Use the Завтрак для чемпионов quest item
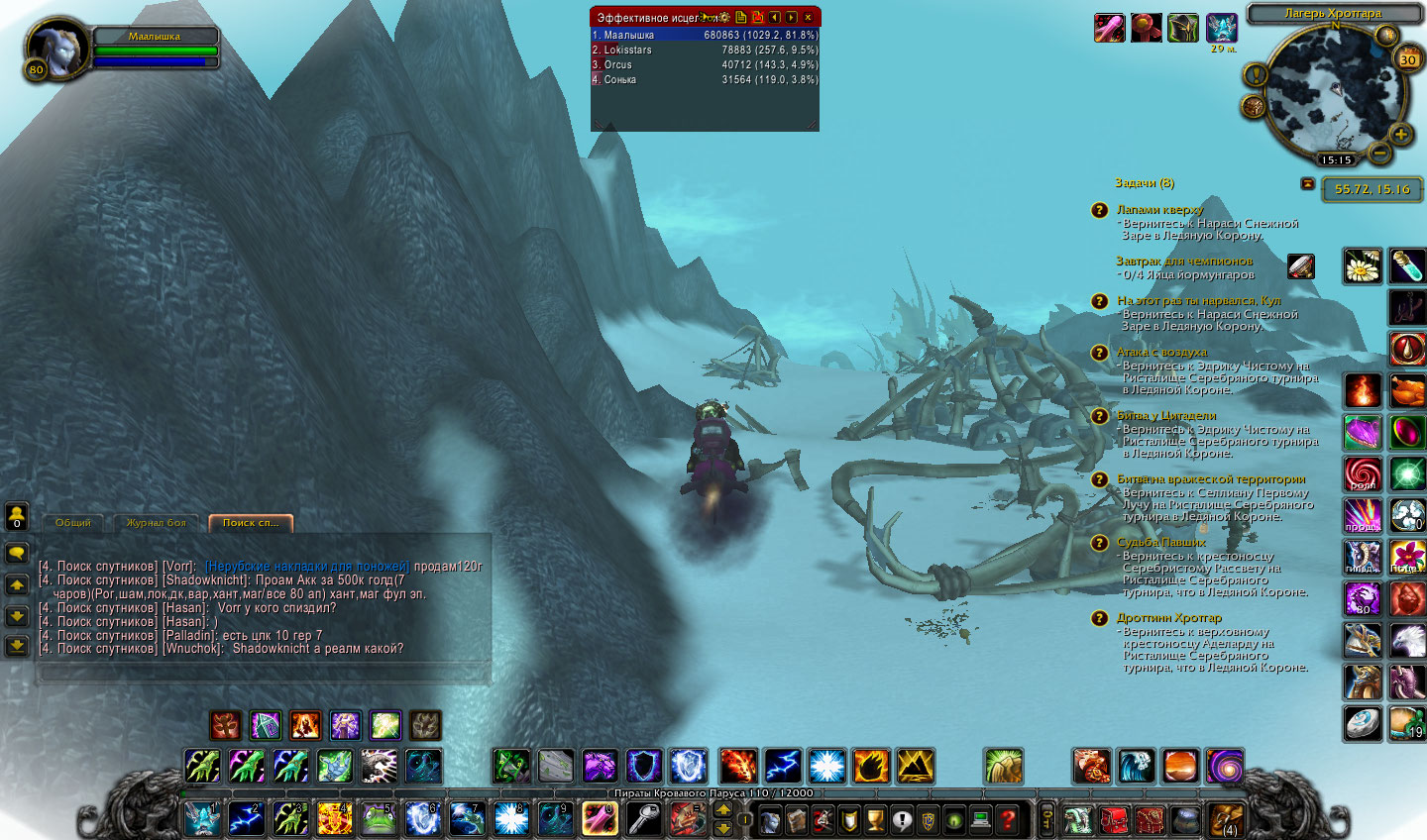This screenshot has height=840, width=1427. point(1300,265)
